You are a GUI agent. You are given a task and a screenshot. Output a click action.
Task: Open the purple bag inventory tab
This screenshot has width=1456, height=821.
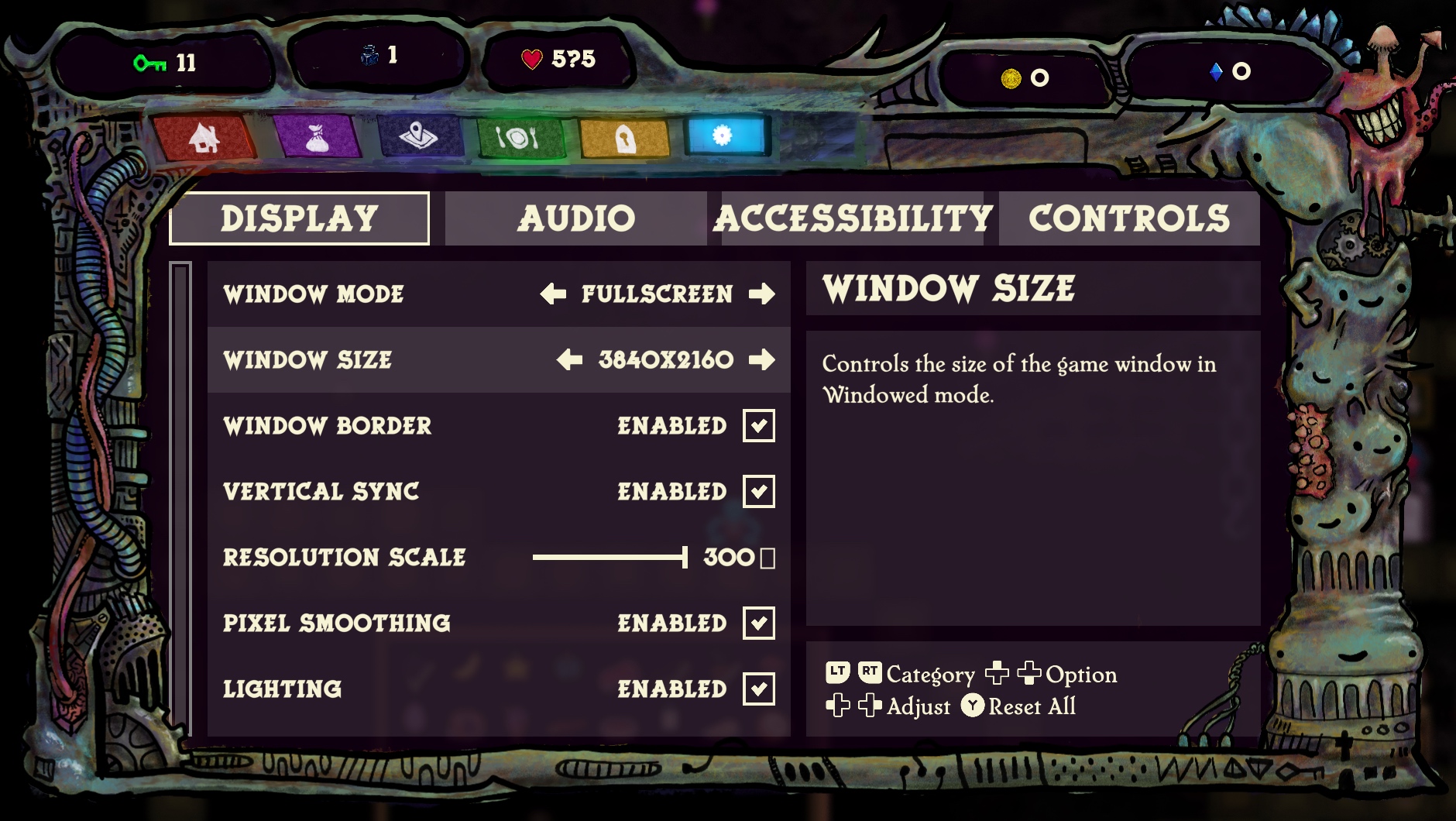click(x=316, y=139)
